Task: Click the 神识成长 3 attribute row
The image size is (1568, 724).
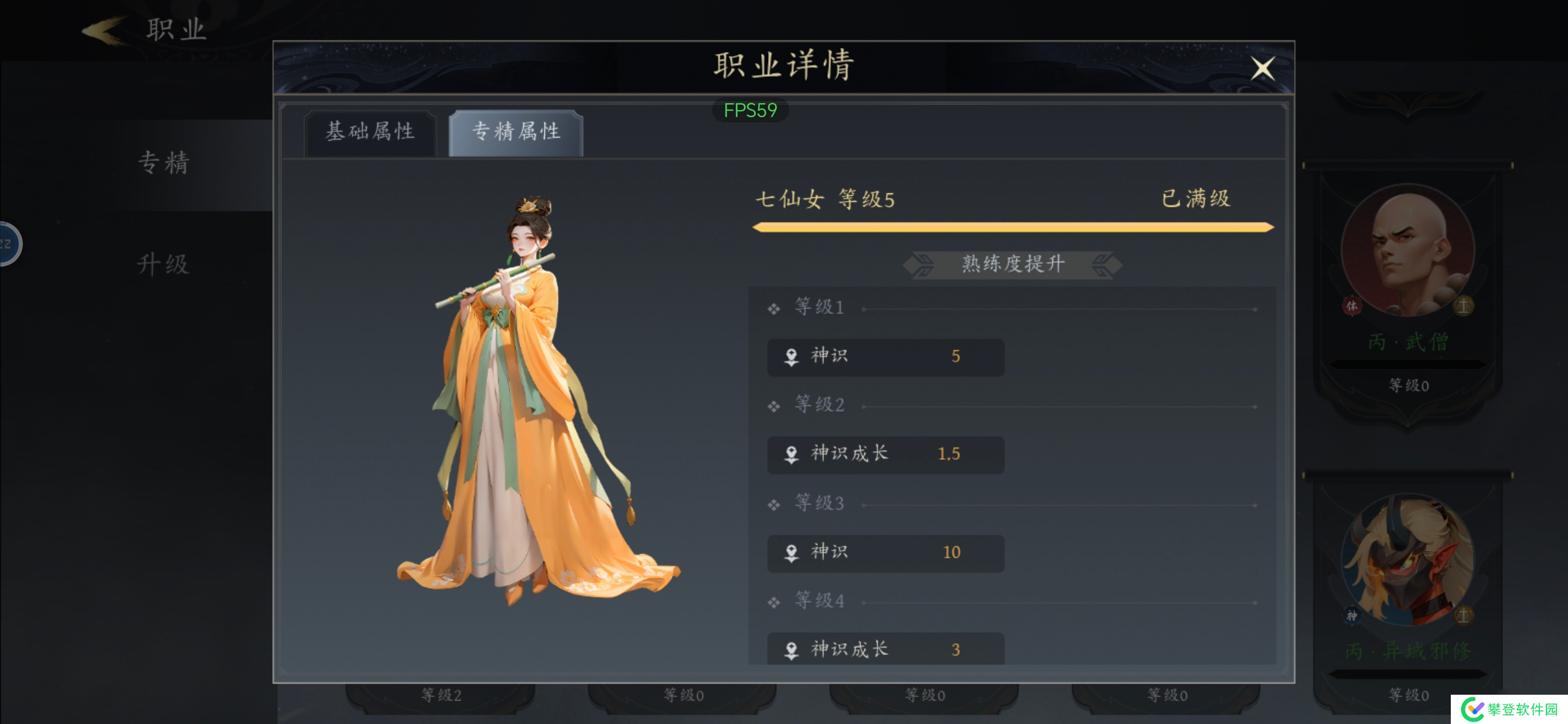Action: (x=885, y=649)
